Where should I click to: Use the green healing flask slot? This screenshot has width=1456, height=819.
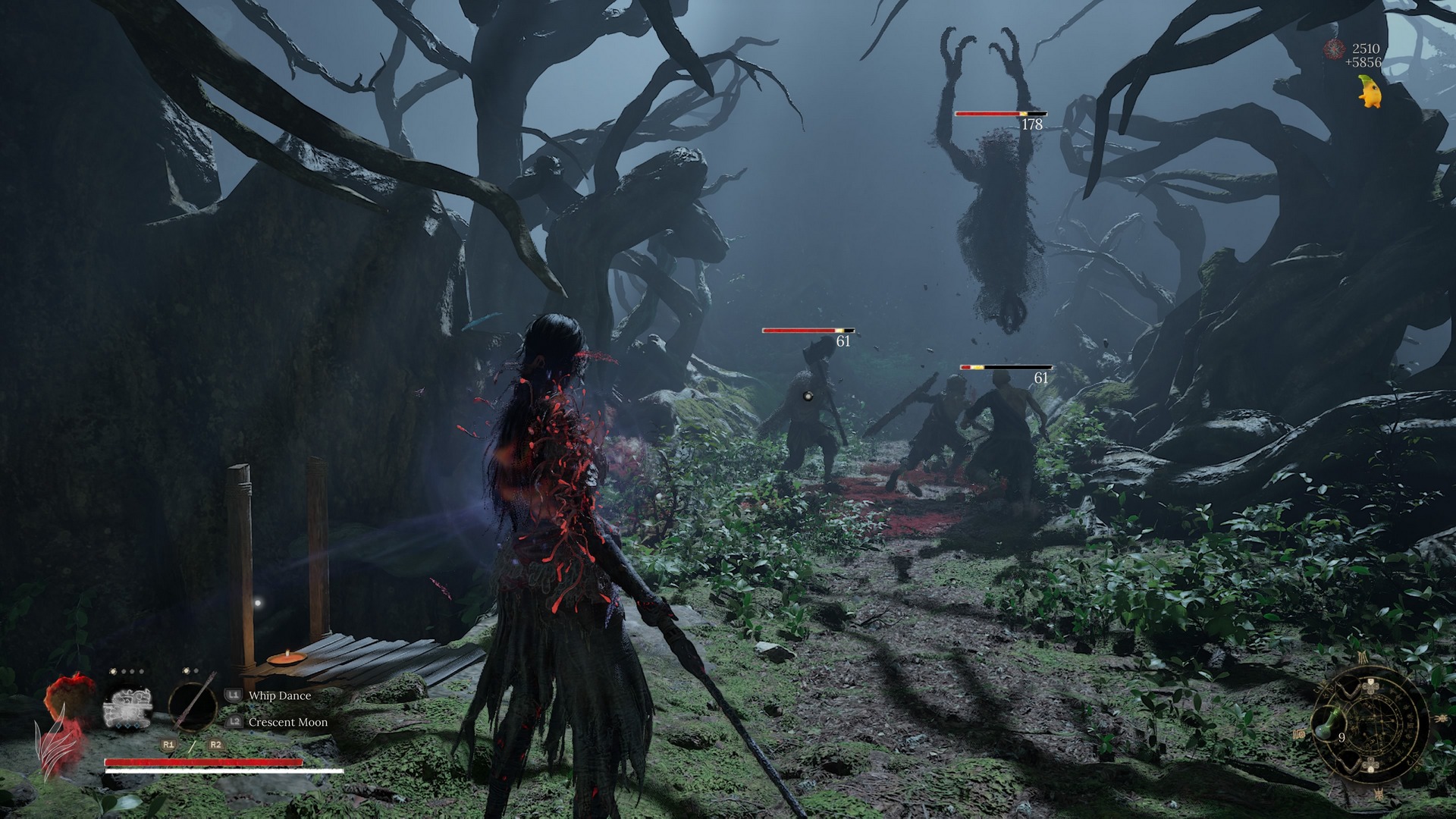1326,724
